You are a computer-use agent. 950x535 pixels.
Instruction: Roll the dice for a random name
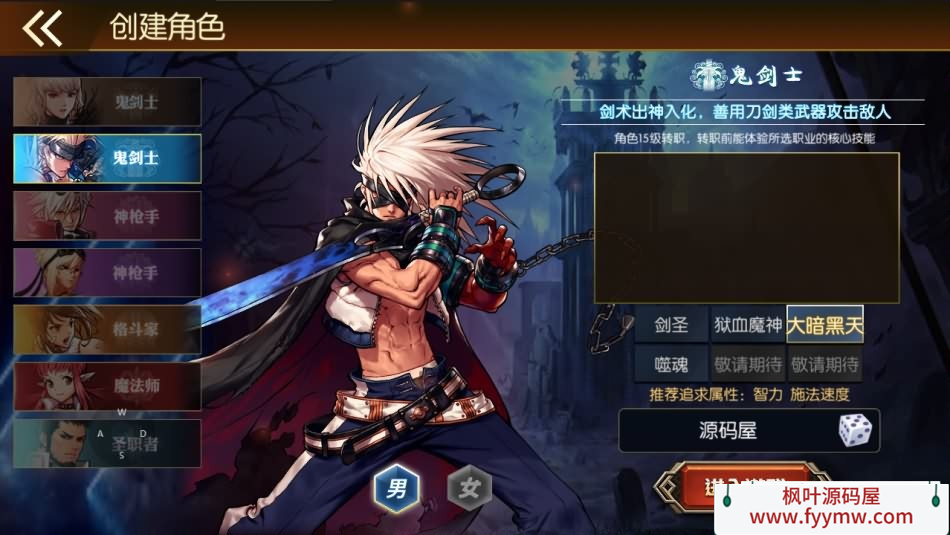(855, 431)
